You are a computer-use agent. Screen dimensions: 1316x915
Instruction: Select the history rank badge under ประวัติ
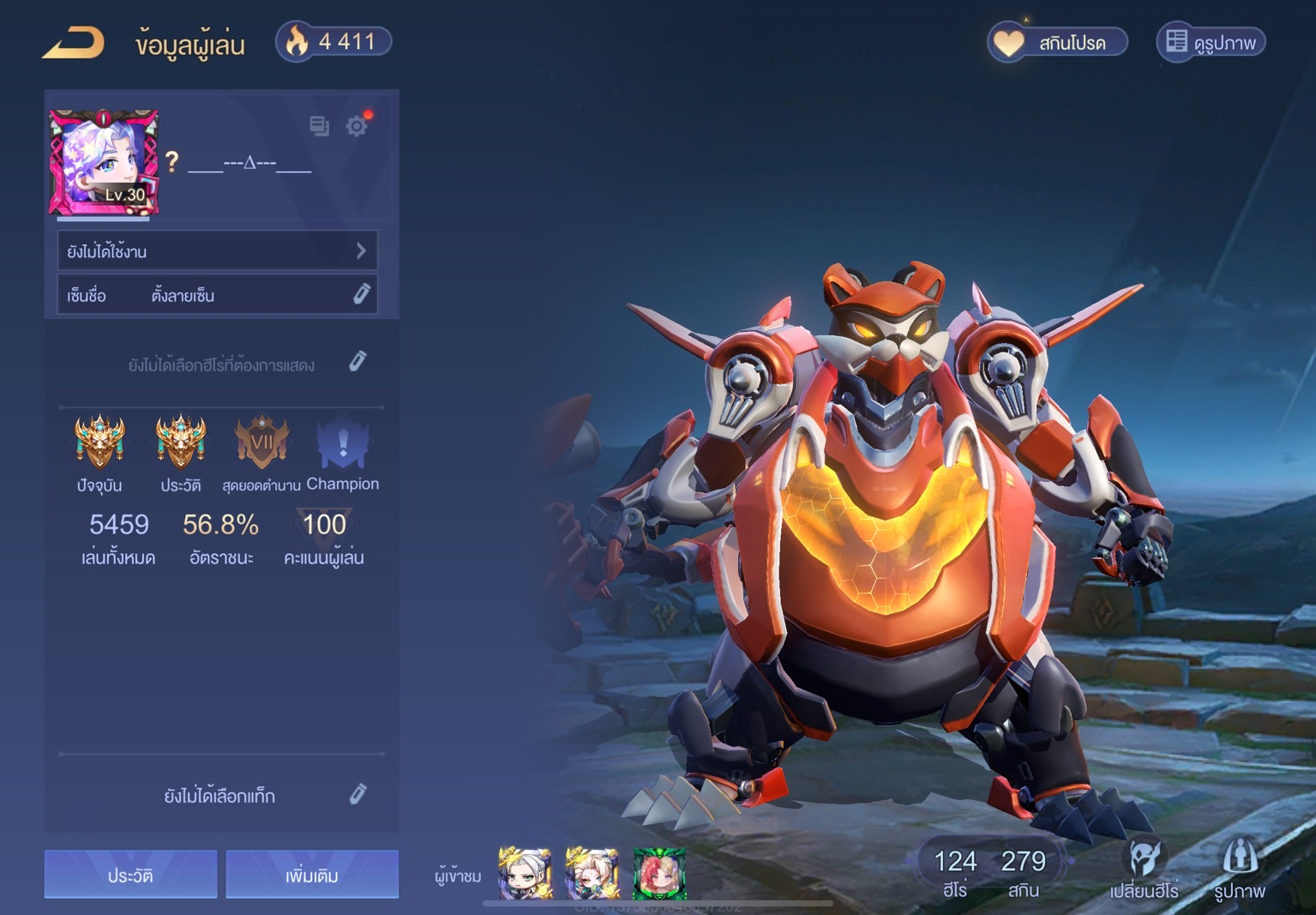point(180,441)
